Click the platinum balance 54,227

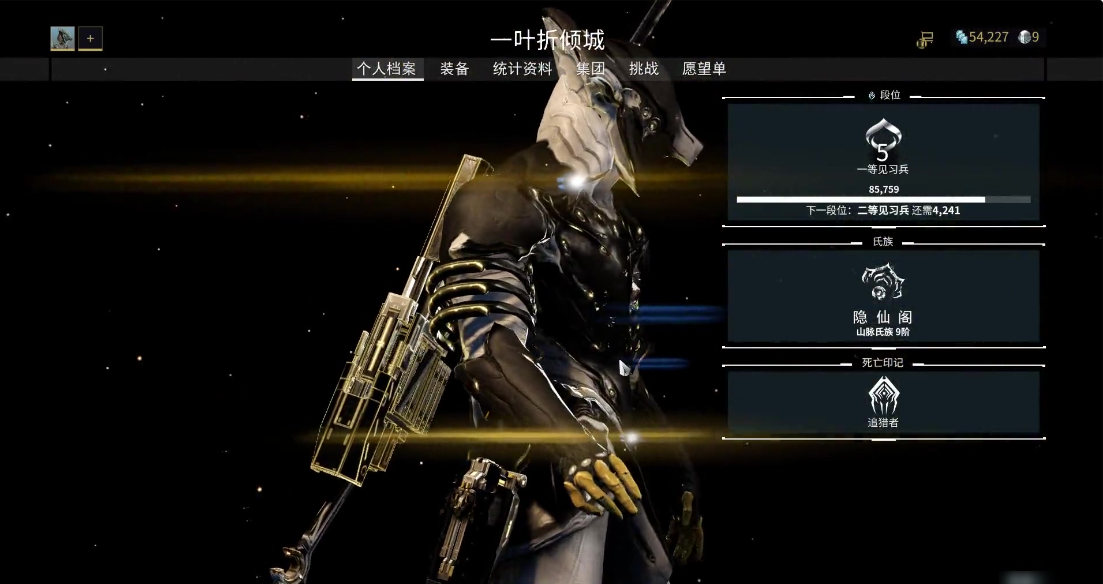[981, 38]
